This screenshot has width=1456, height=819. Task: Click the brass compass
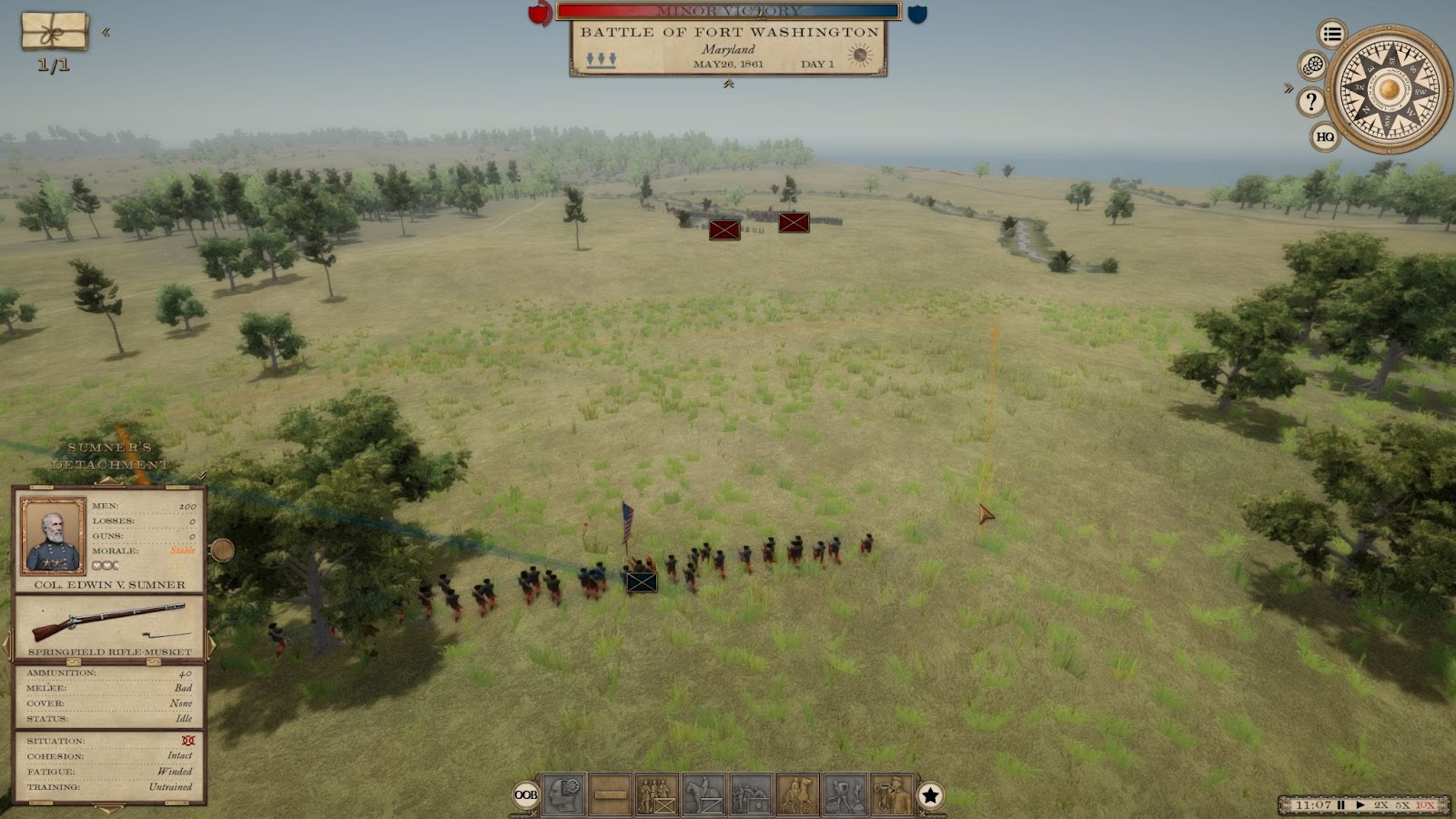tap(1389, 89)
